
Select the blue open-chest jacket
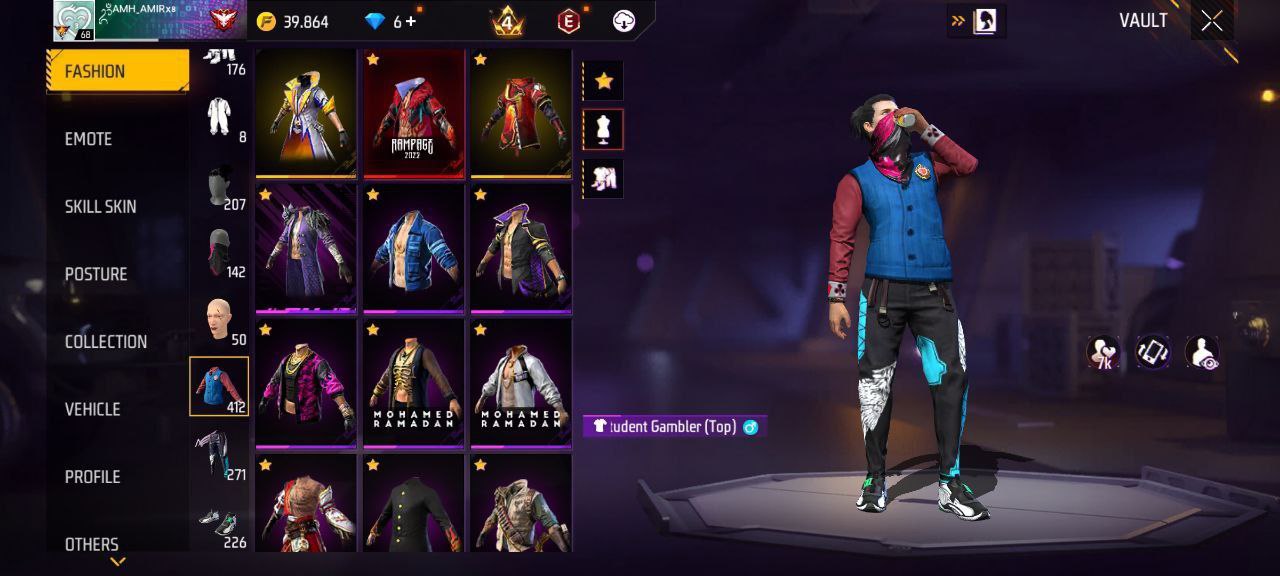click(414, 248)
